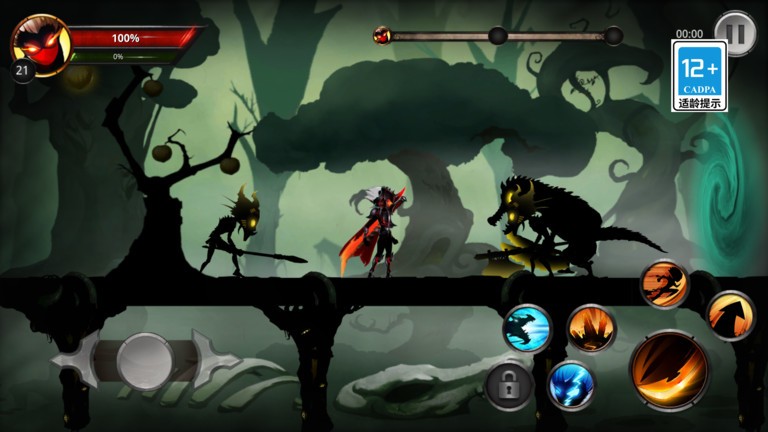Viewport: 768px width, 432px height.
Task: Activate the jump arrow button
Action: (730, 316)
